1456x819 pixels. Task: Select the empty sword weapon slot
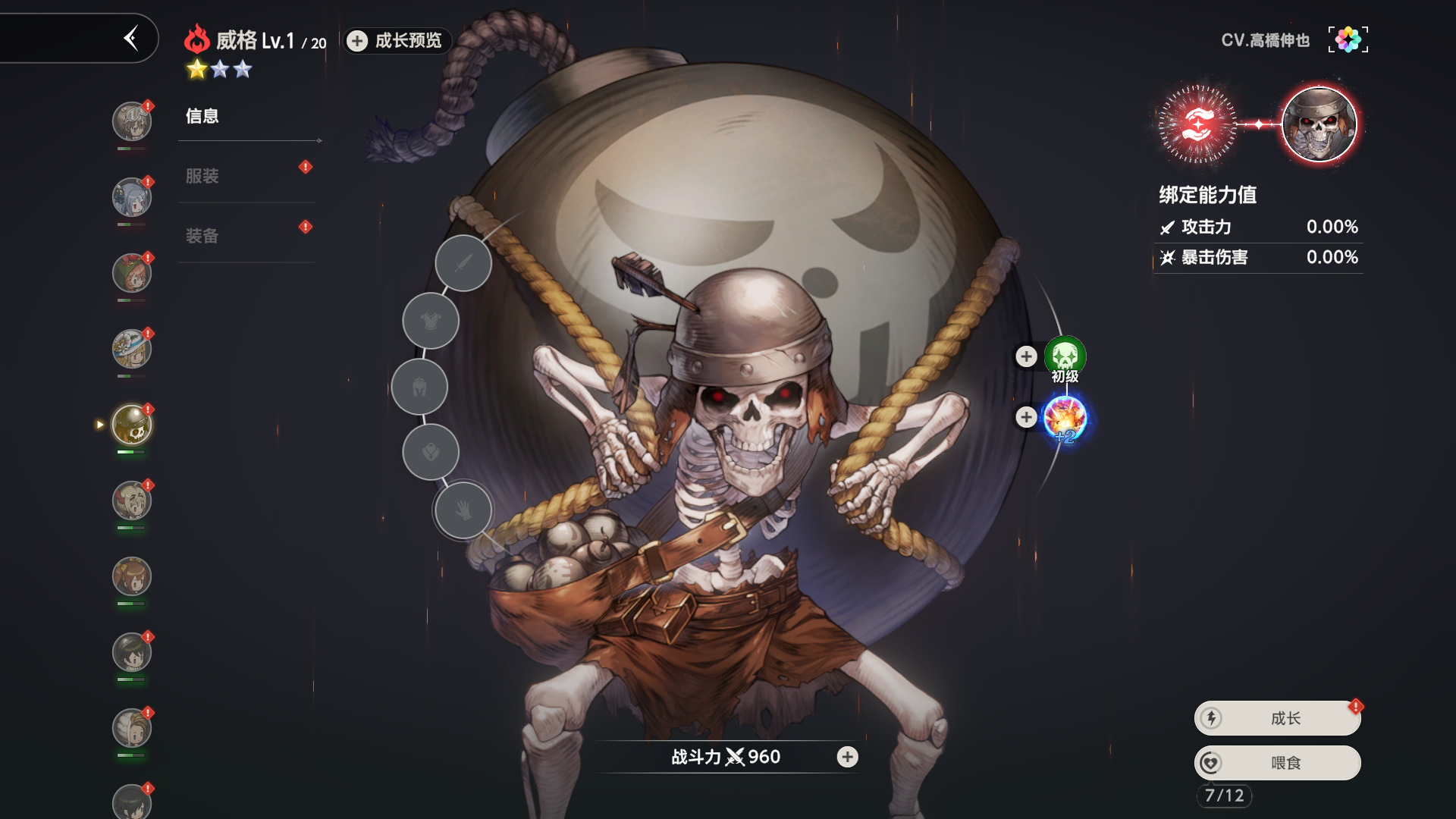[463, 263]
